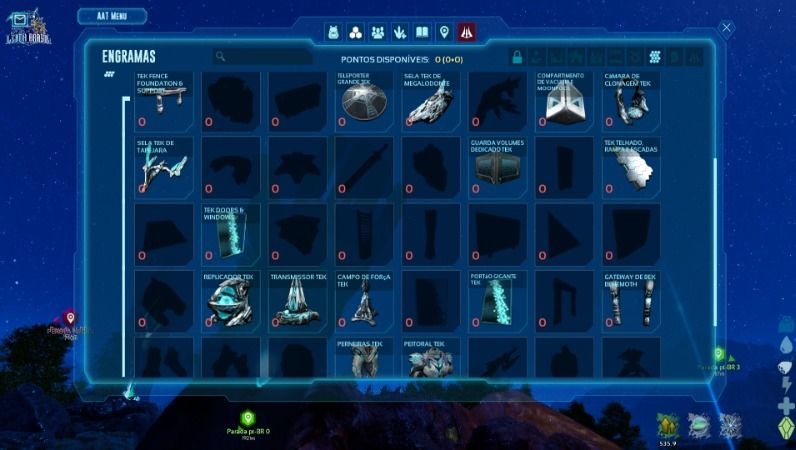The height and width of the screenshot is (450, 796).
Task: Pick the Sela Tek de Tapejara engram
Action: (164, 166)
